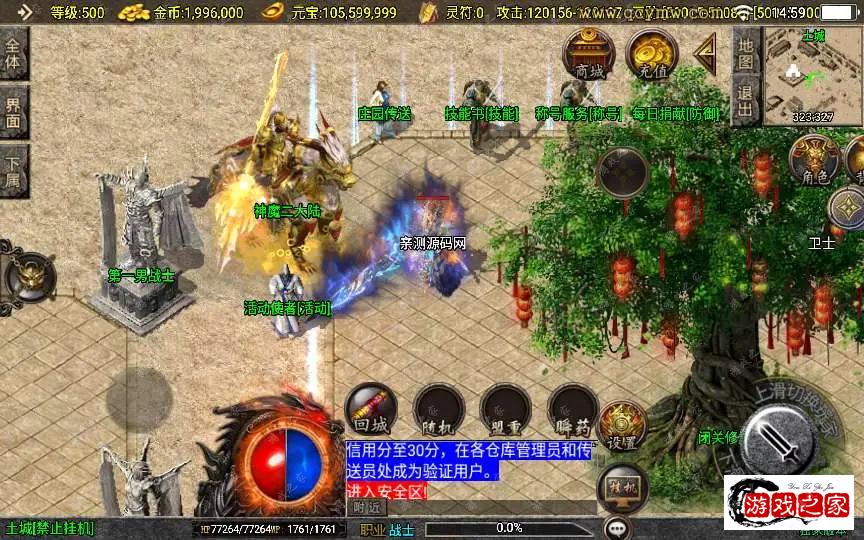864x540 pixels.
Task: Switch to the 界面 tab
Action: [x=14, y=111]
